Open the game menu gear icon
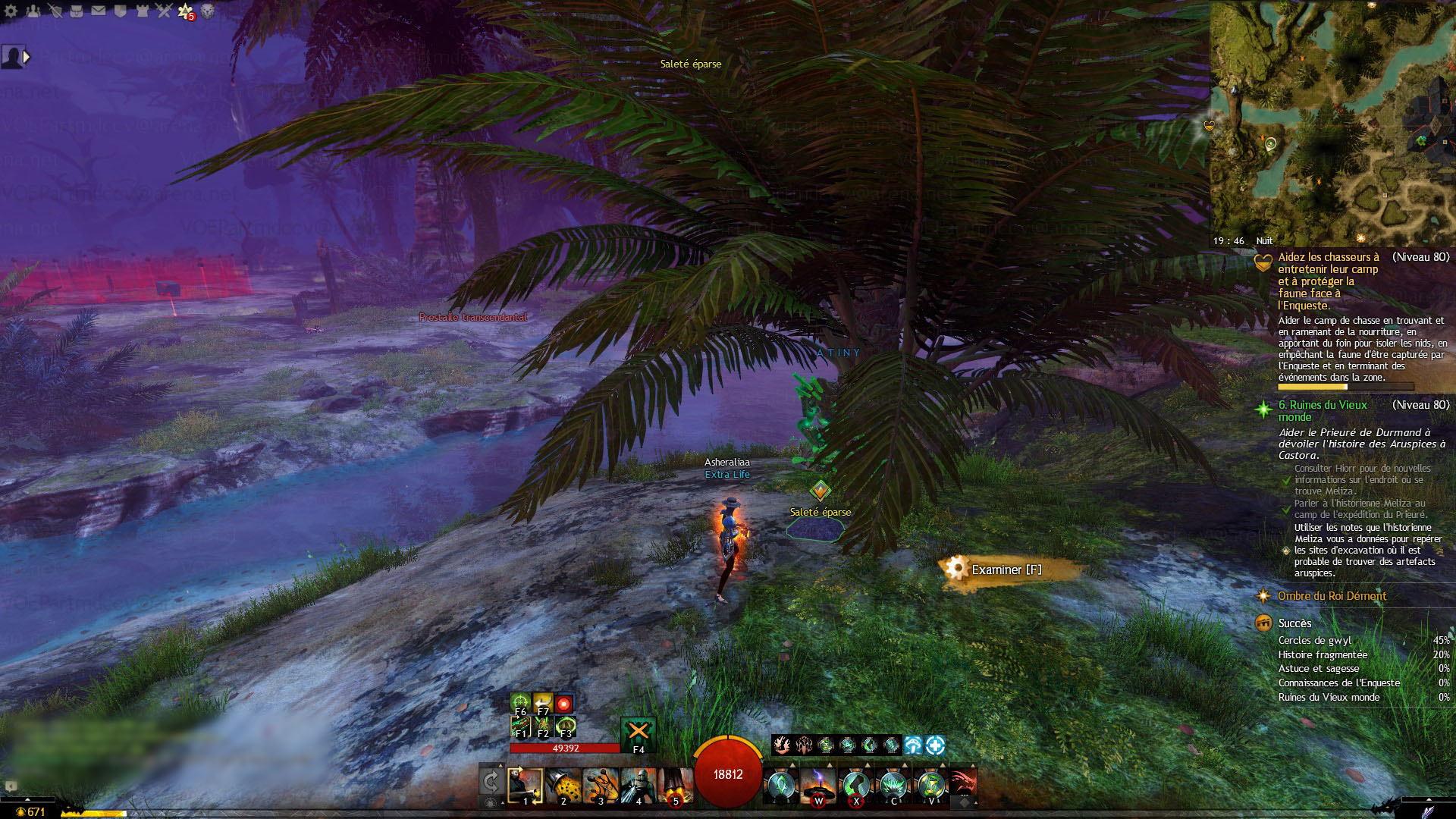Screen dimensions: 1456x819 point(11,11)
